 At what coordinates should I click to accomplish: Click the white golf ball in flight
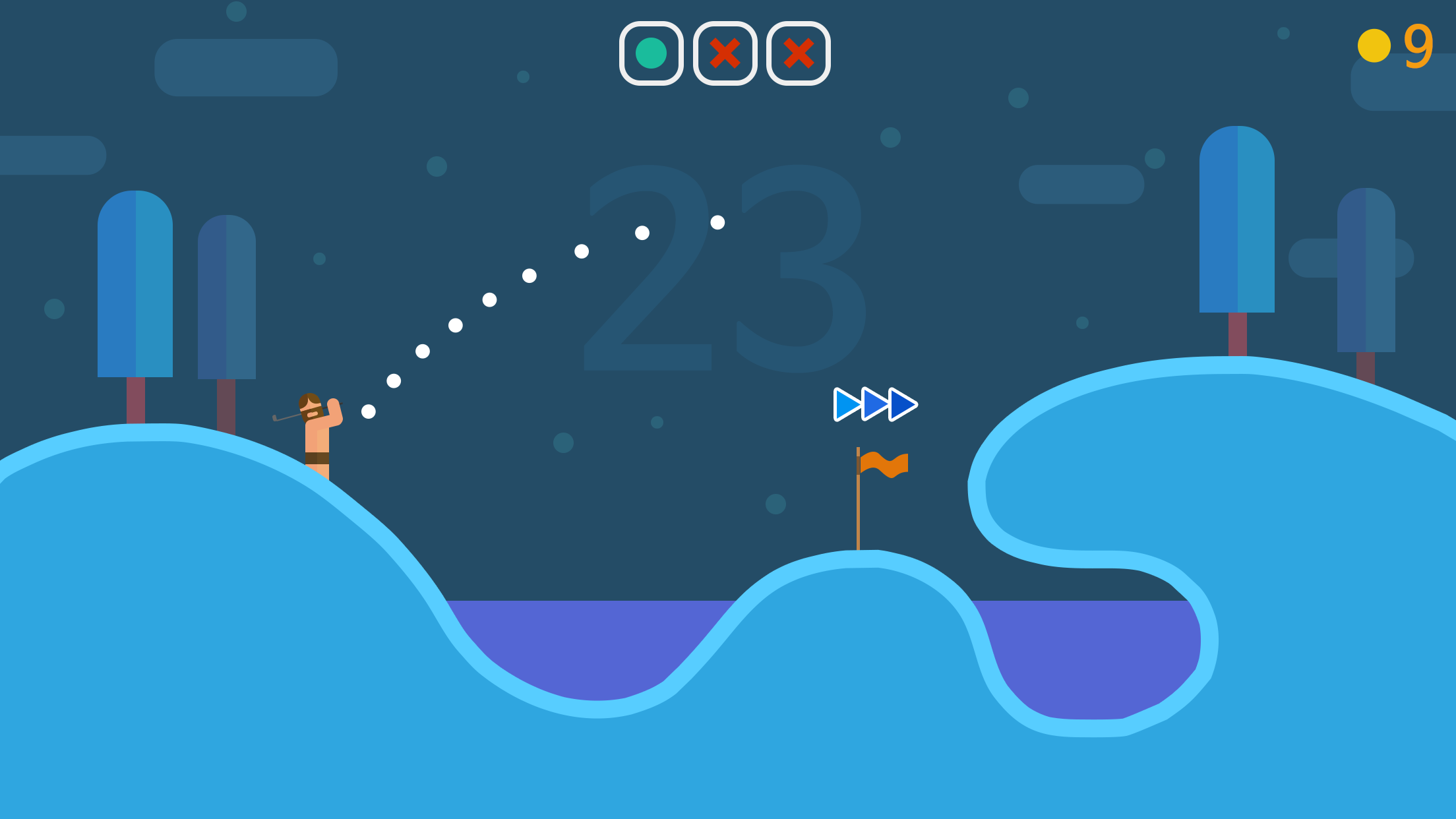point(717,224)
